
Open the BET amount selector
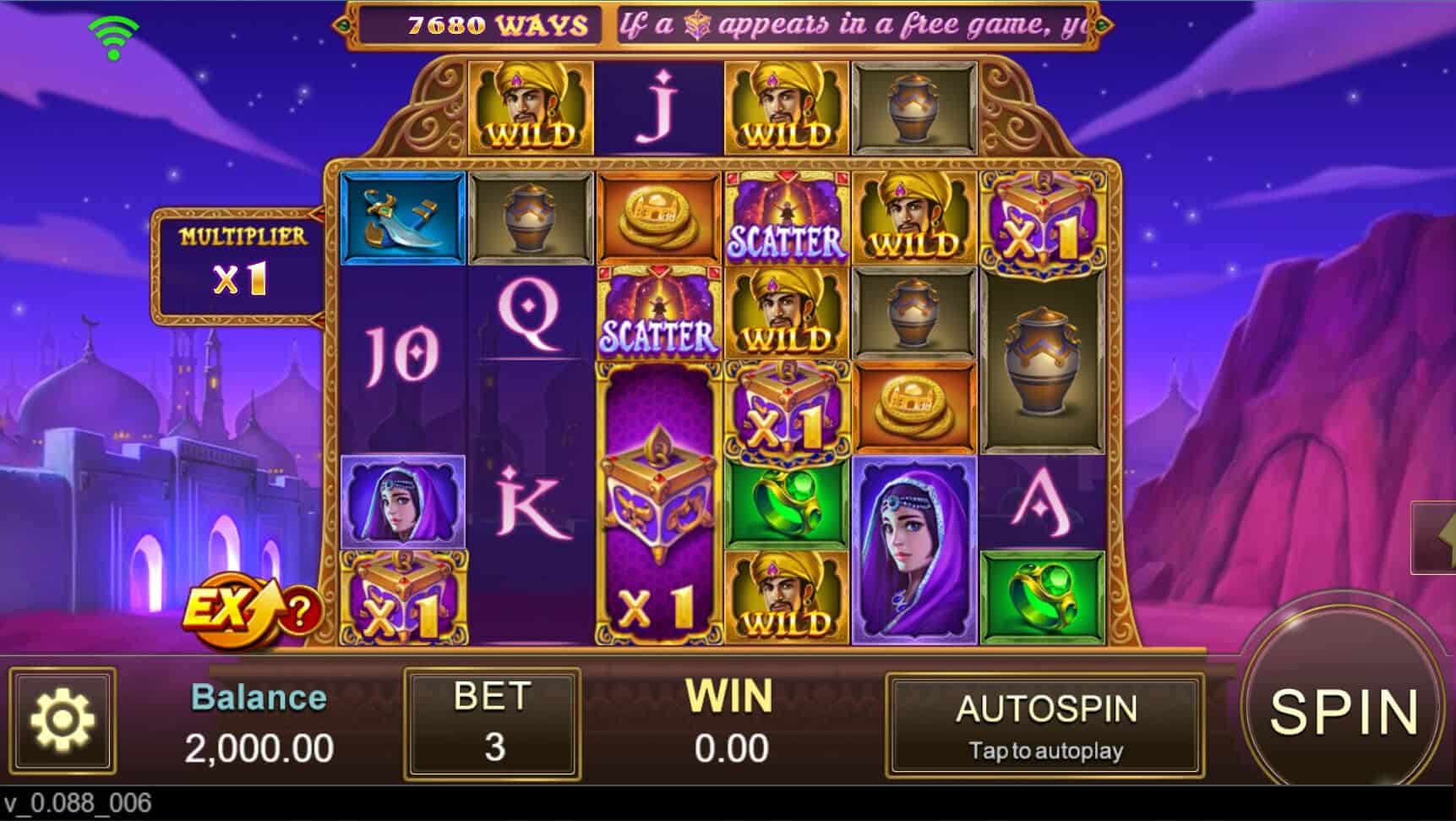click(493, 723)
